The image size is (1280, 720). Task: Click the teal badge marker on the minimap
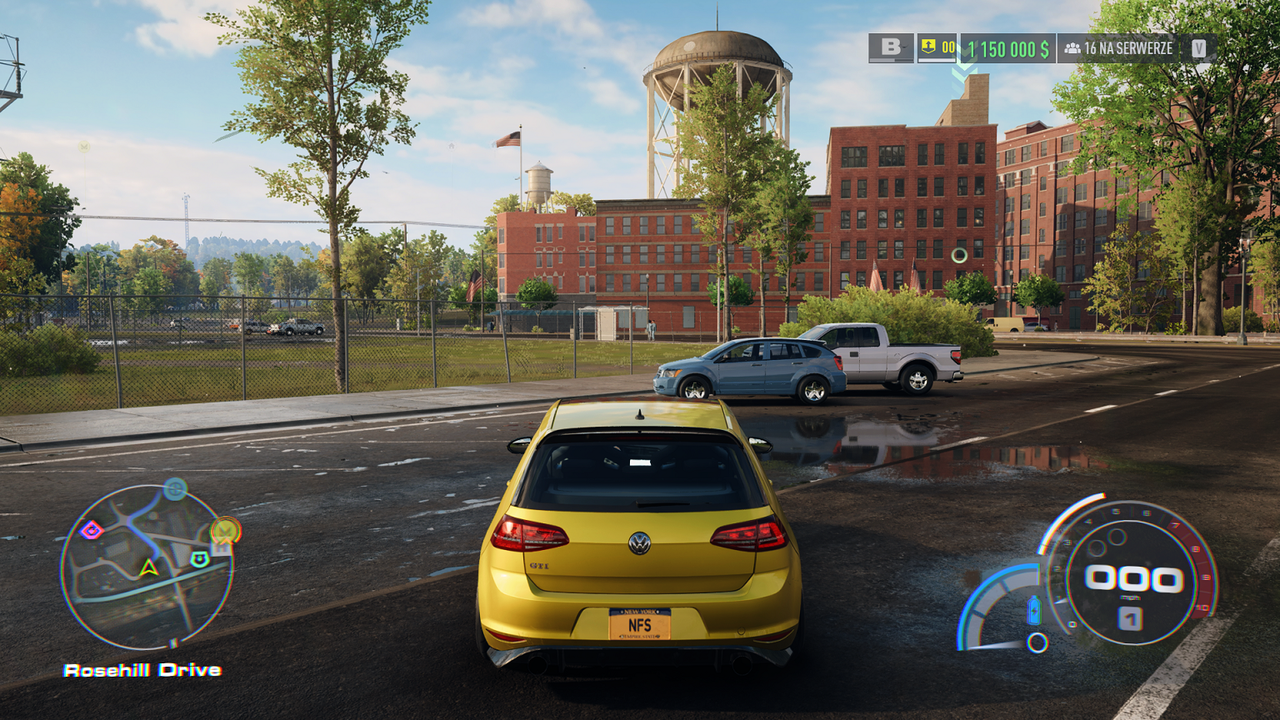200,558
